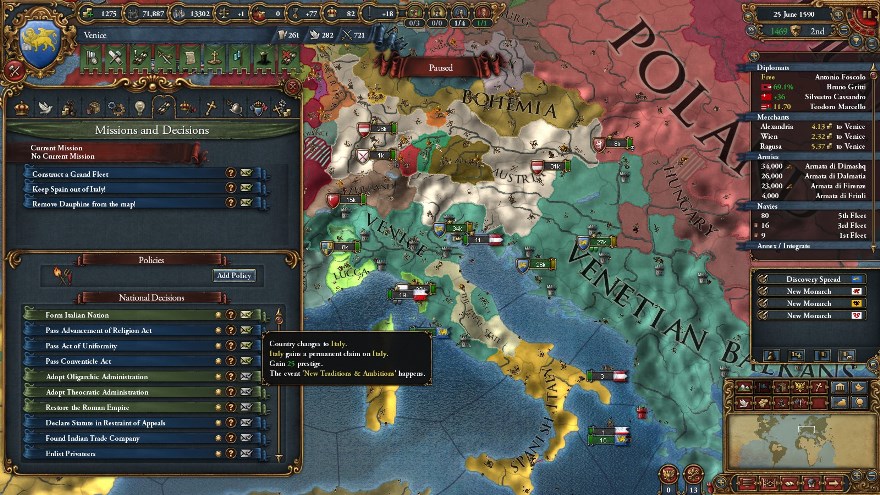
Task: Pick the 'Remove Dauphine from the map!' mission
Action: 120,203
